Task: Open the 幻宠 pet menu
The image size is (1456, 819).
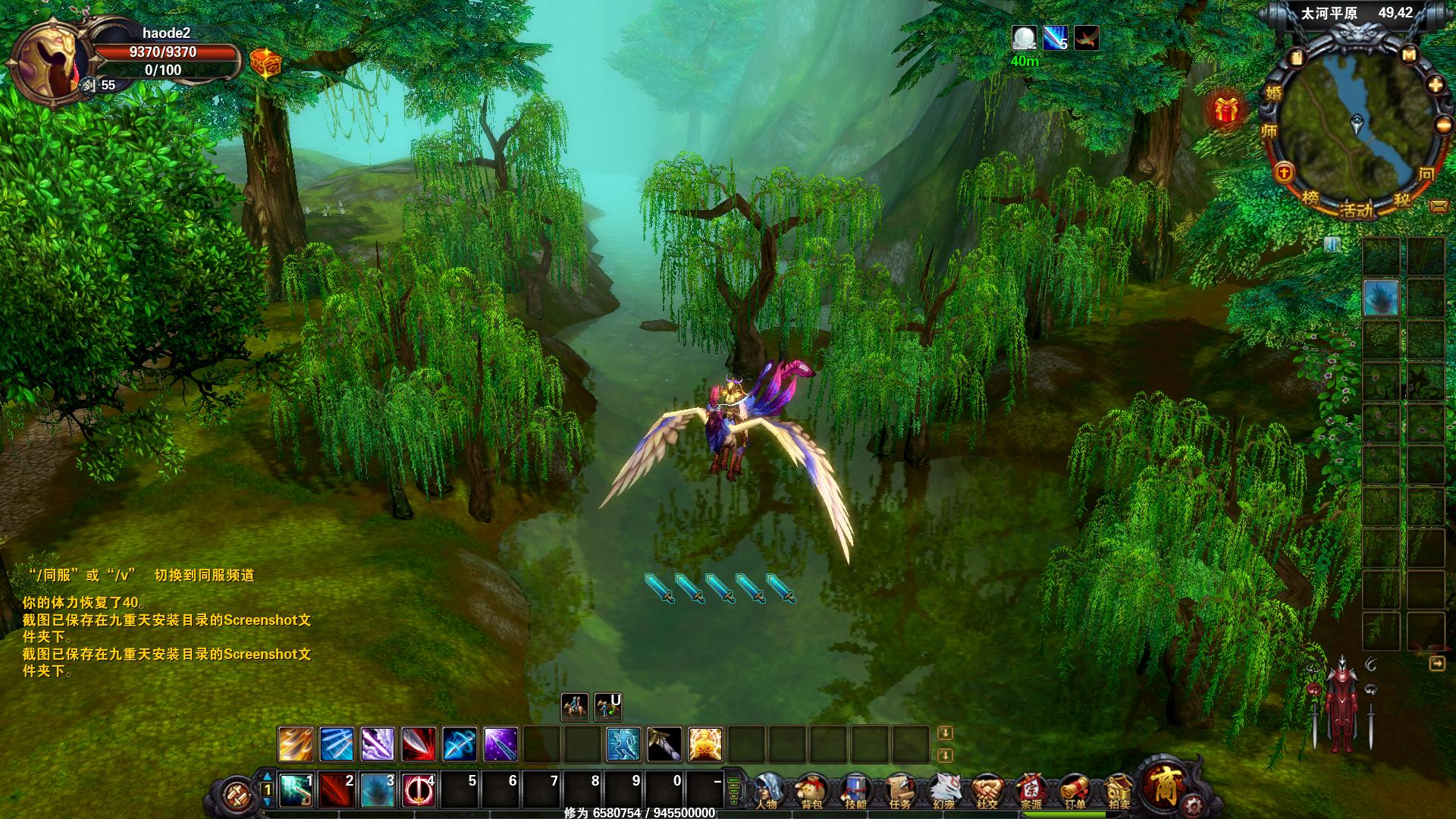Action: point(944,790)
